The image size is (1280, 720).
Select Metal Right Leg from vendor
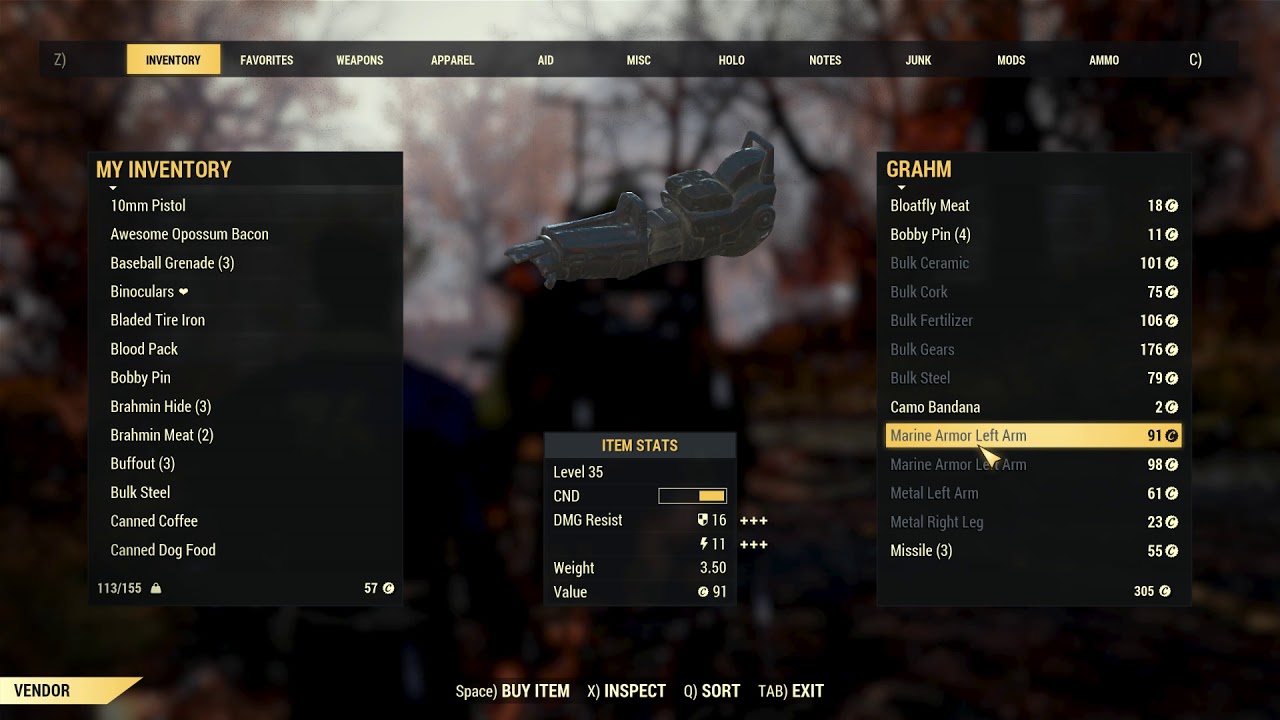click(937, 522)
